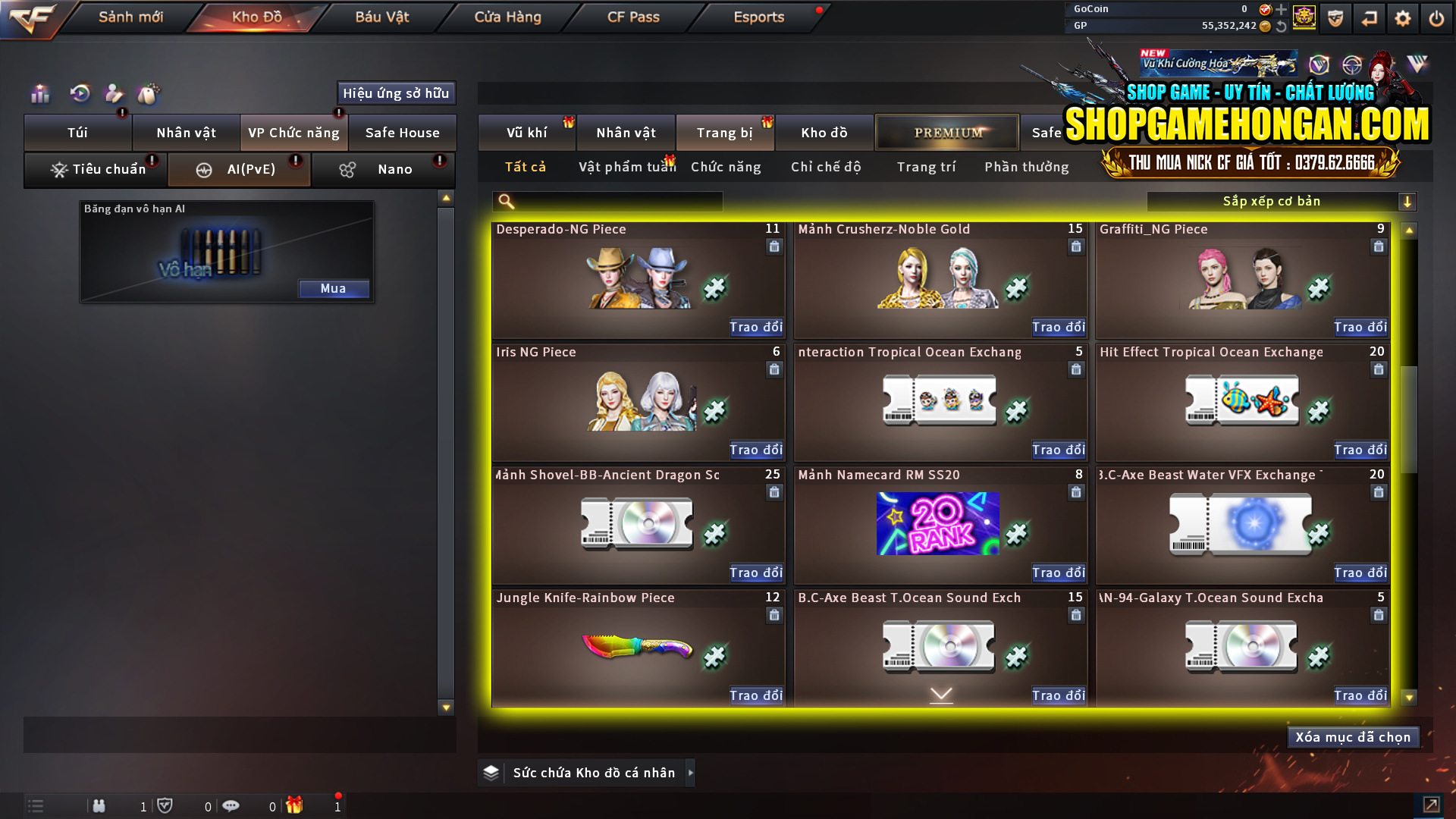Open the dog tag lucky bag icon
Image resolution: width=1456 pixels, height=819 pixels.
point(149,94)
